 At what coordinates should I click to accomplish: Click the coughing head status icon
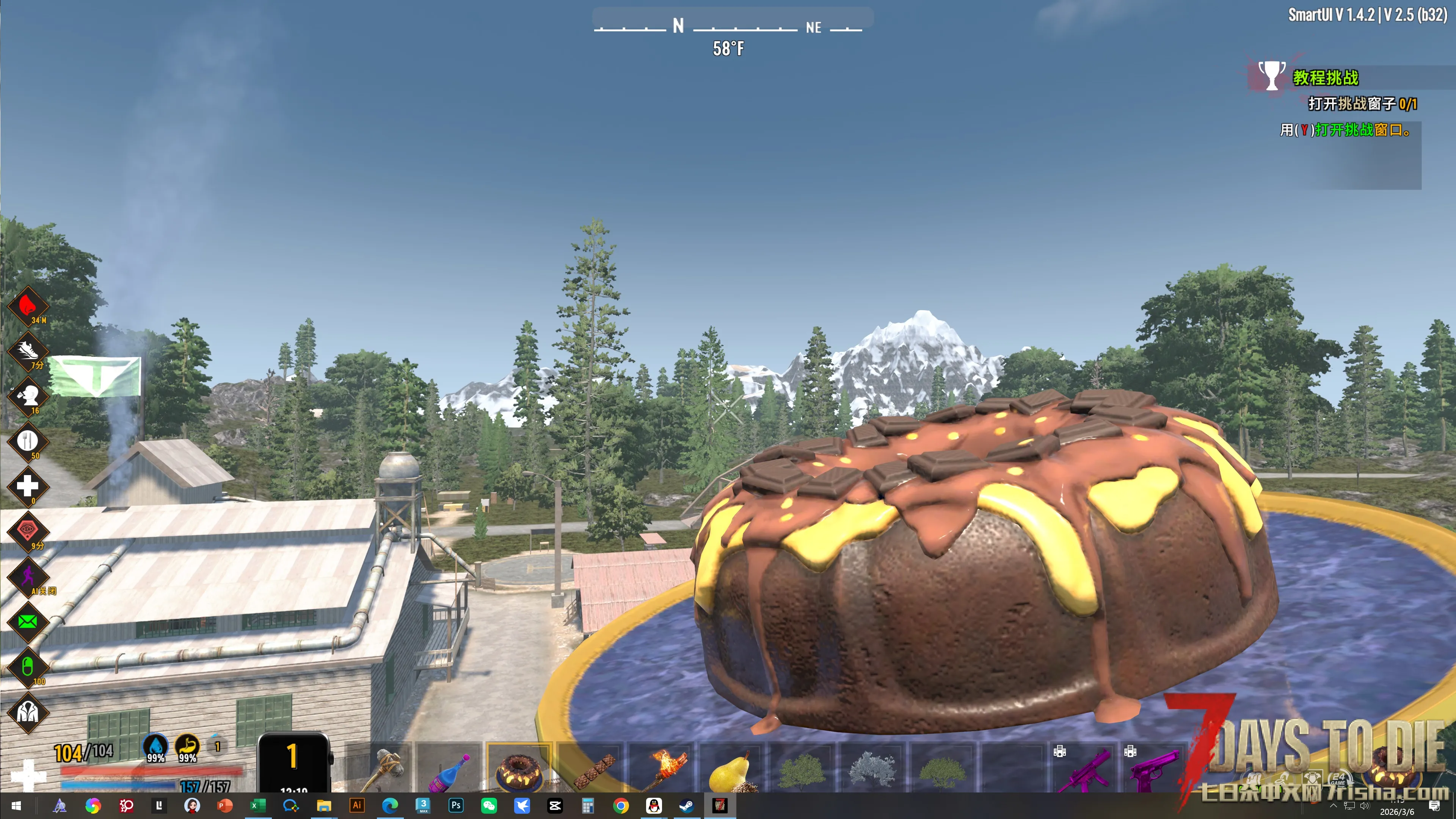[27, 395]
